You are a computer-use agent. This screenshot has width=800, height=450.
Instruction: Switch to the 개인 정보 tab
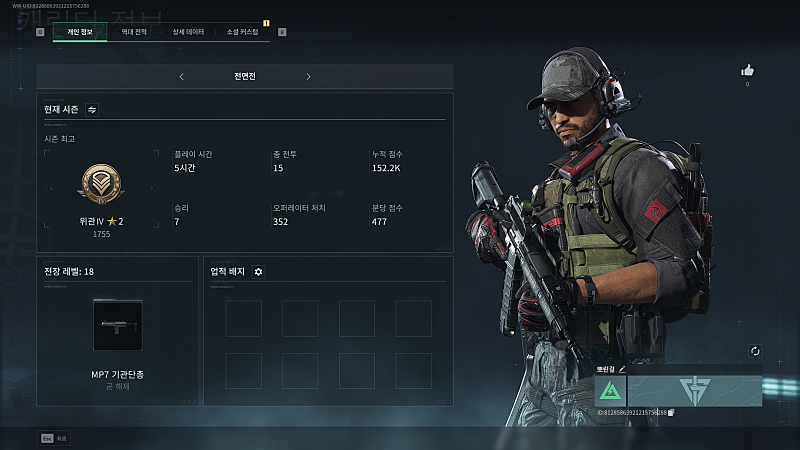pos(79,32)
